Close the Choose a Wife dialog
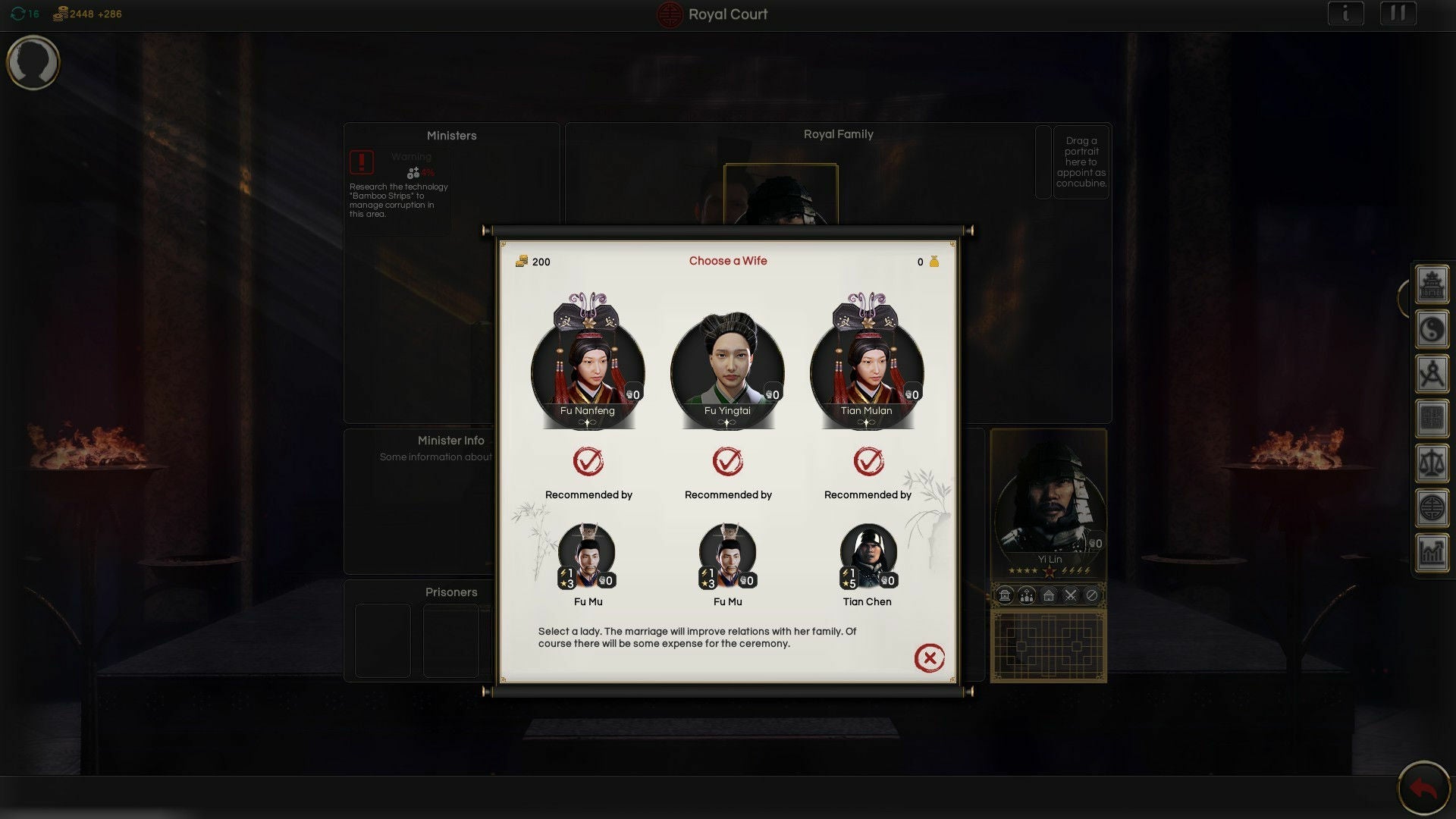This screenshot has width=1456, height=819. [929, 658]
